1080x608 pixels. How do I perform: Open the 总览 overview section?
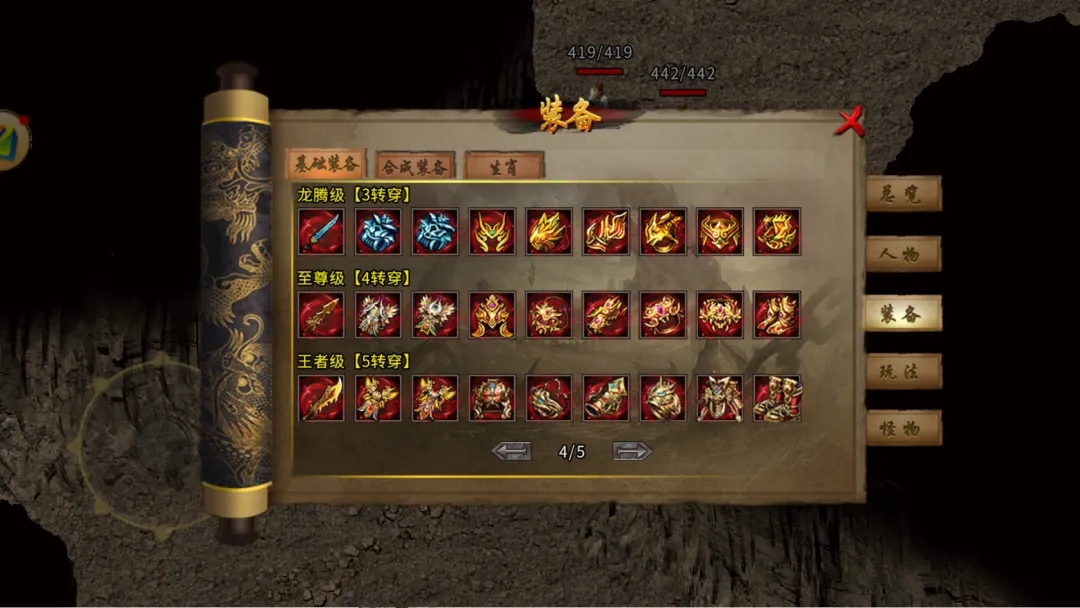(x=903, y=194)
